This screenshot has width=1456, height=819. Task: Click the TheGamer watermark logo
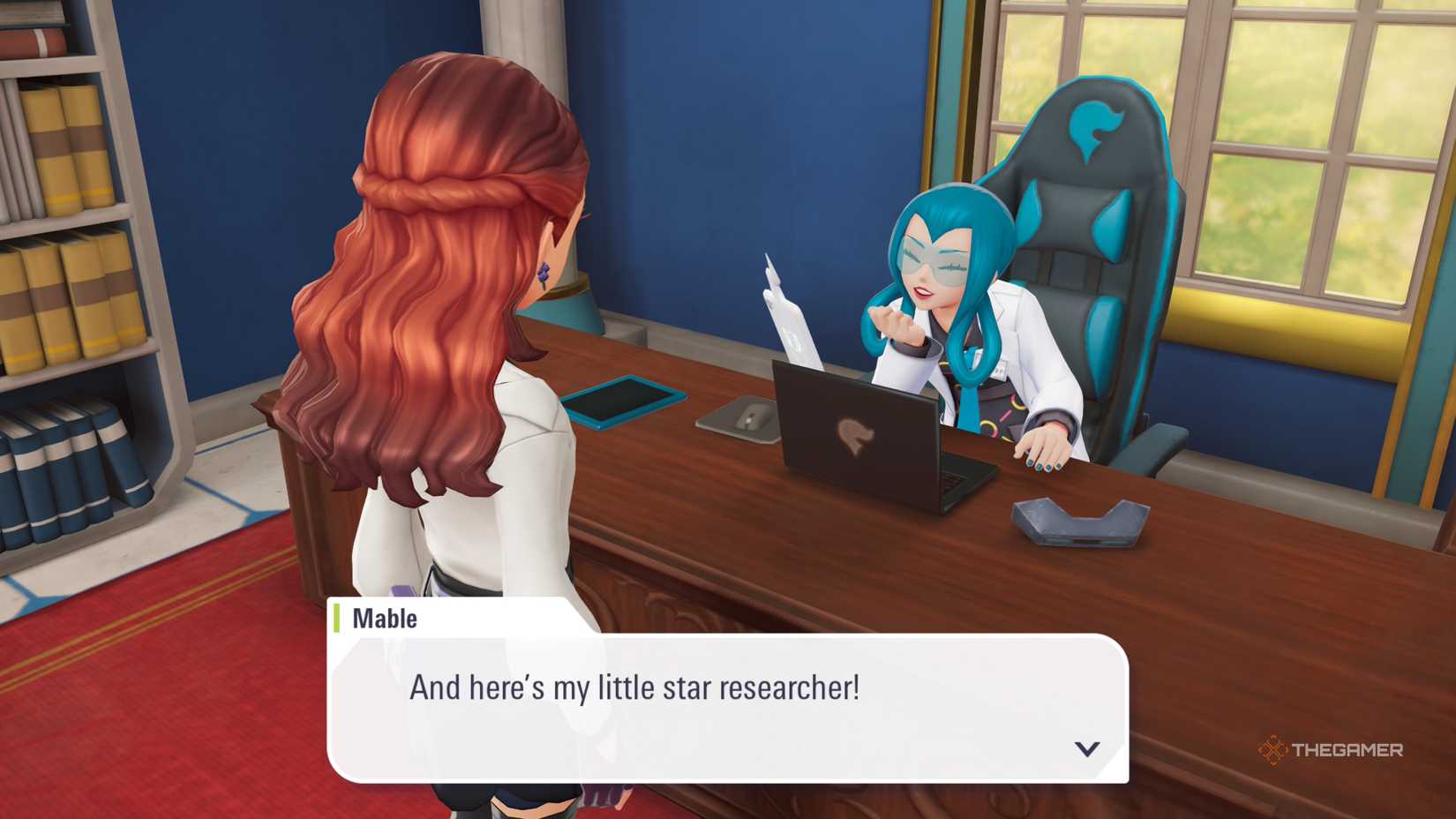click(1273, 749)
